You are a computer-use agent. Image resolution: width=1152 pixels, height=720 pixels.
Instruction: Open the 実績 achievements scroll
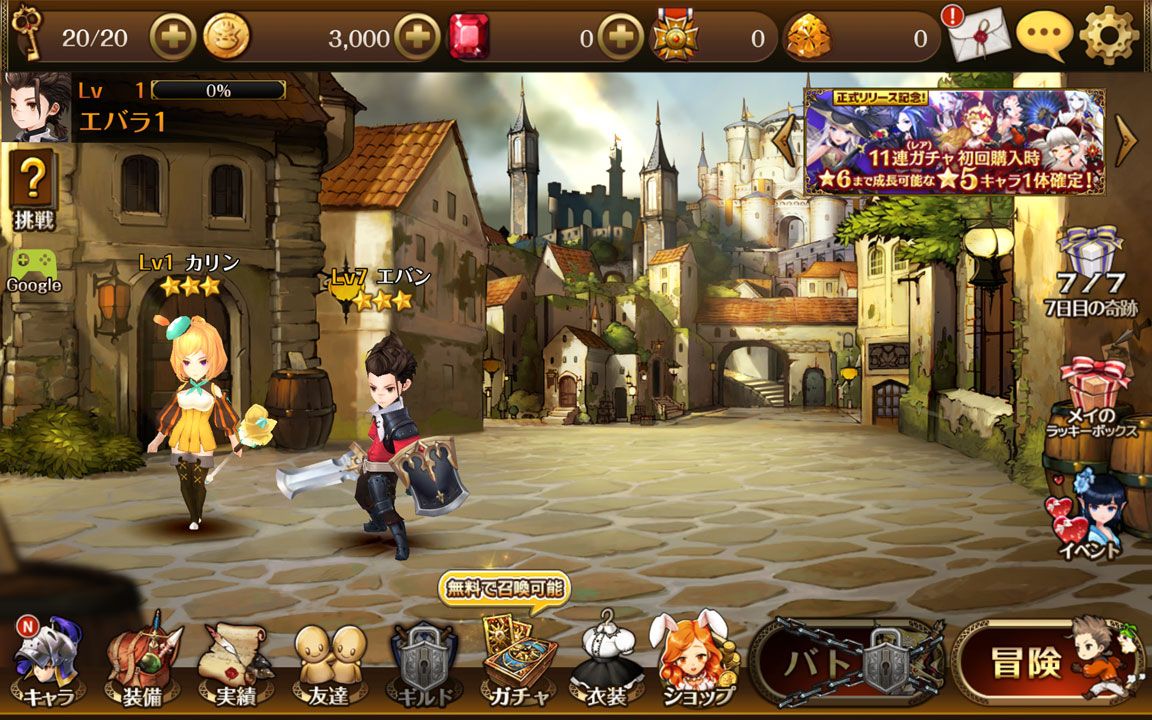[236, 662]
